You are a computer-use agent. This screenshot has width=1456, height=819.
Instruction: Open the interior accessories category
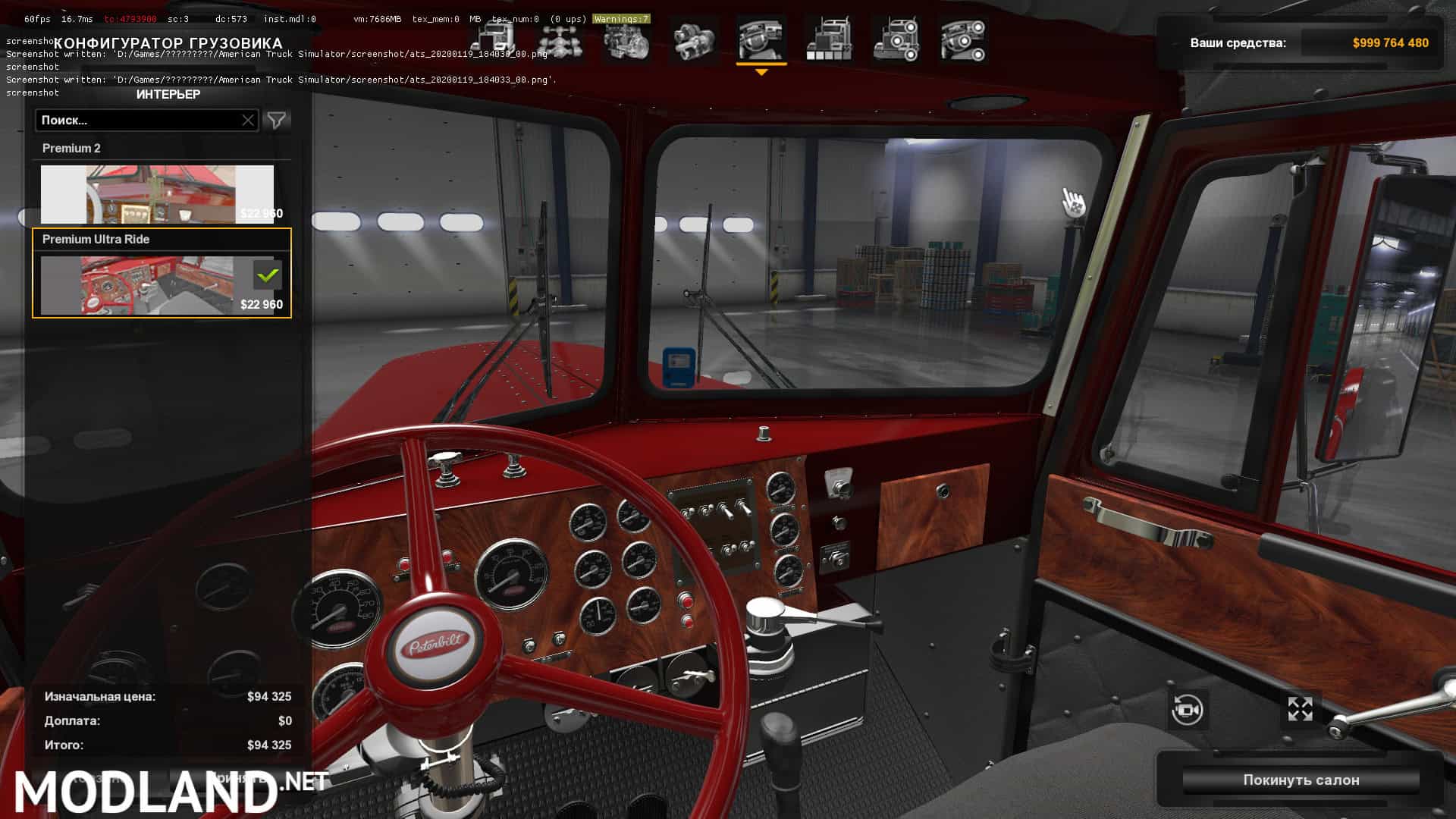pos(963,39)
